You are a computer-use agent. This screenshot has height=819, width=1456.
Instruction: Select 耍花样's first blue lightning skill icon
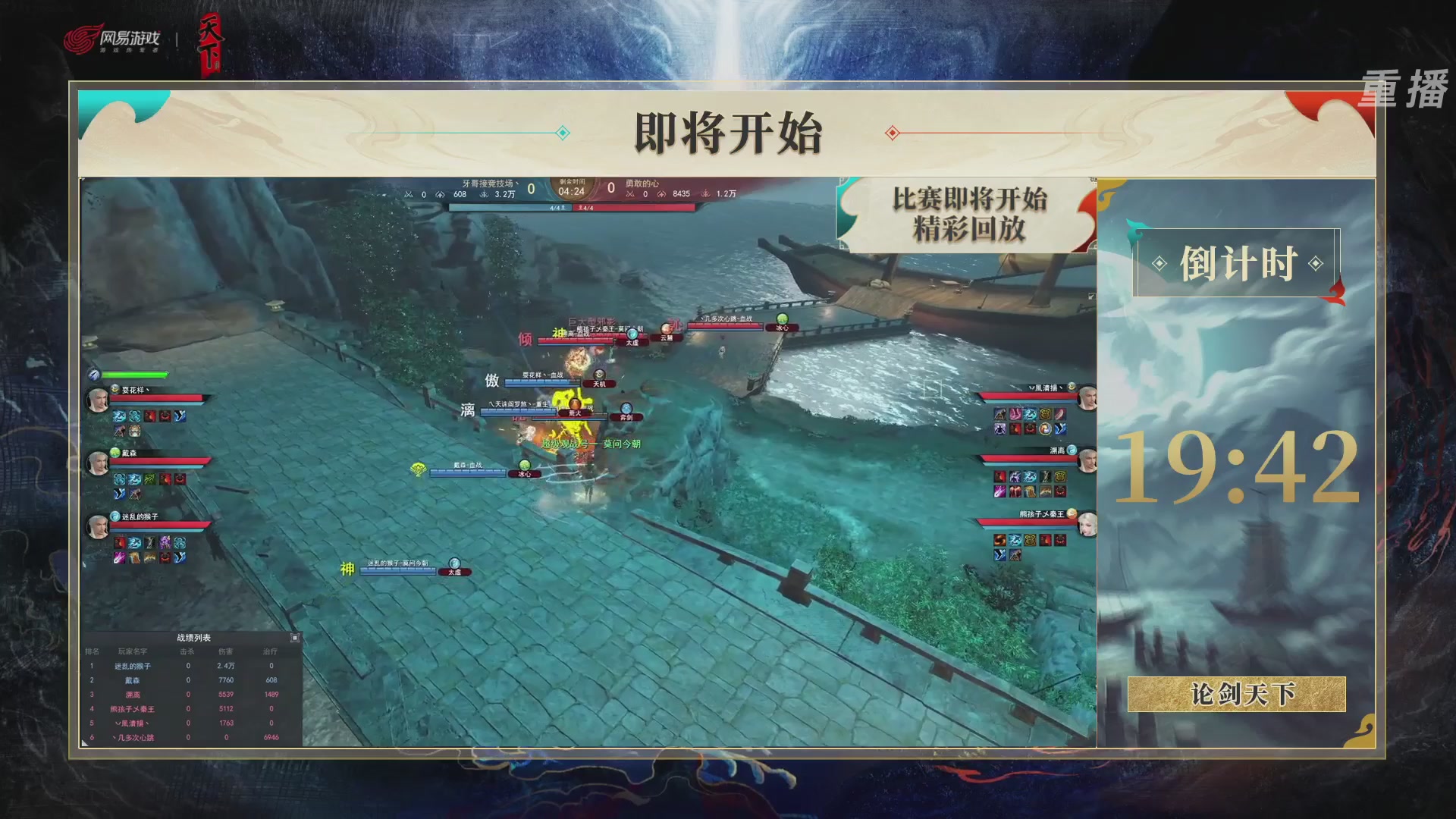(120, 416)
